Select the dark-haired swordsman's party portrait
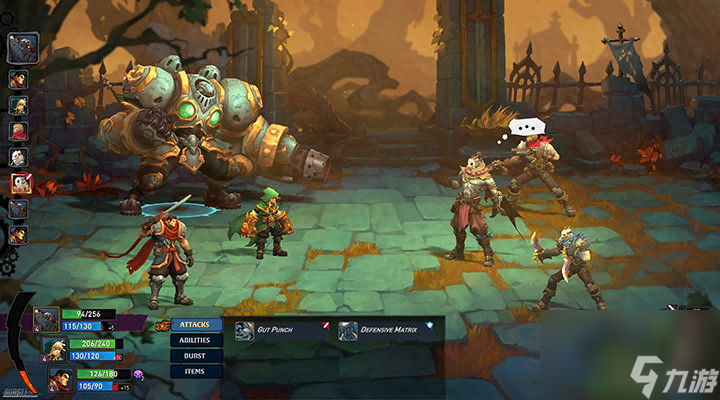Screen dimensions: 720x400 coord(61,379)
